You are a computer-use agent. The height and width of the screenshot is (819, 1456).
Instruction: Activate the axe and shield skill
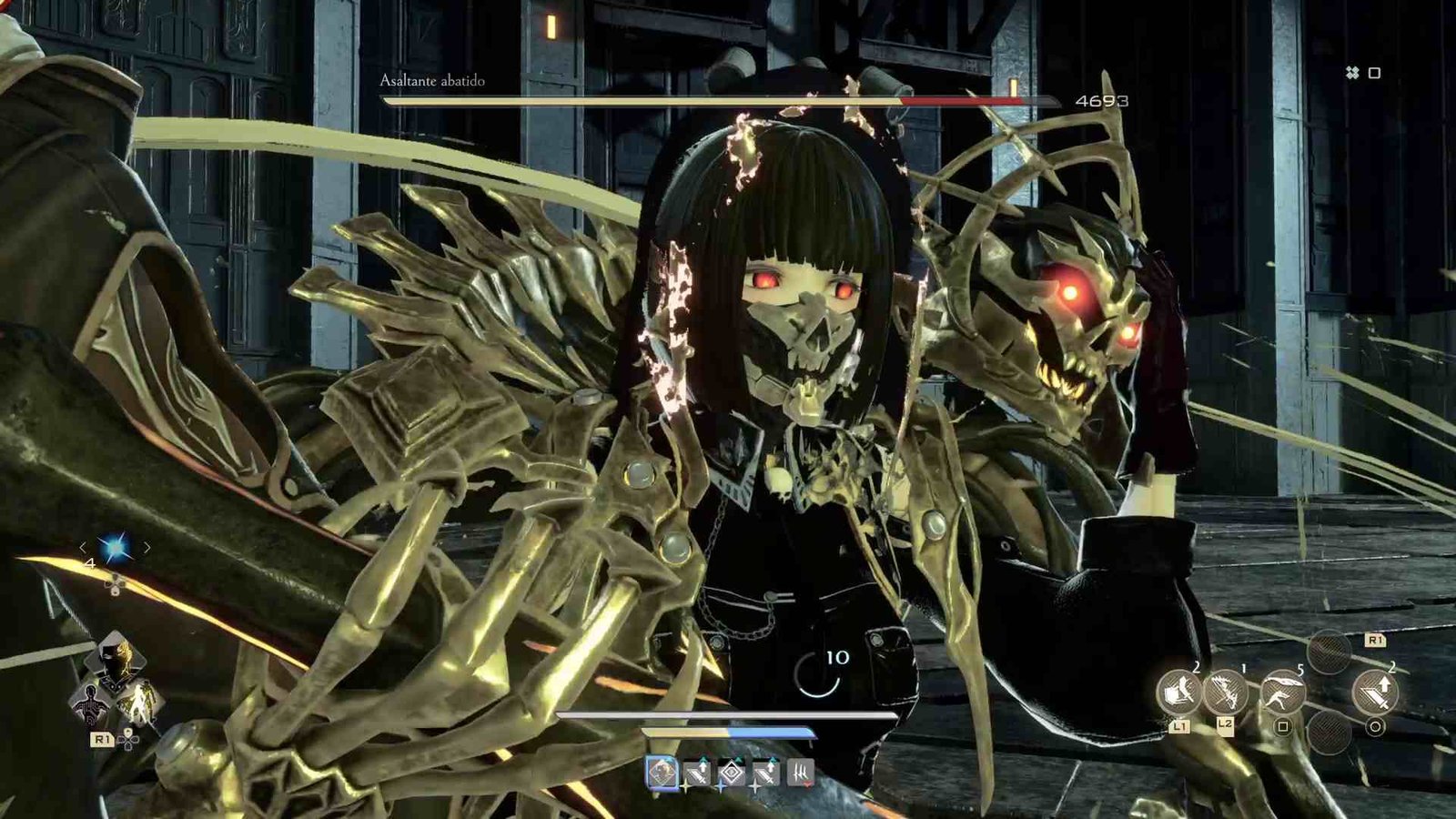1179,693
